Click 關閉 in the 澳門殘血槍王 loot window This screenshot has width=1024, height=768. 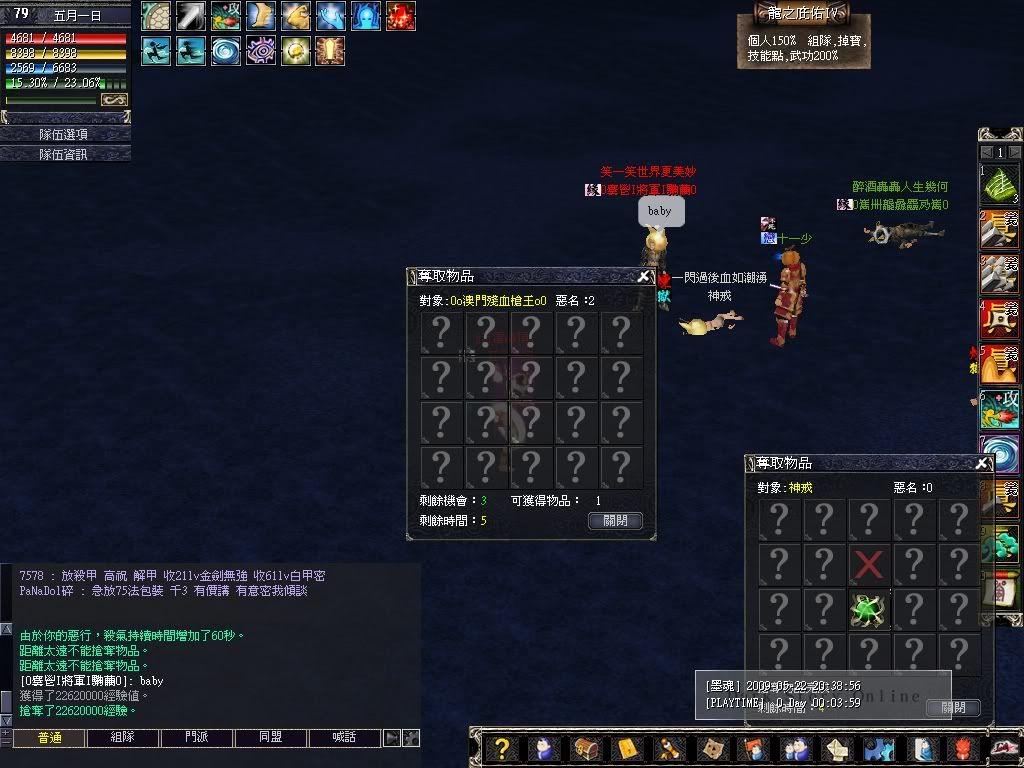pos(615,521)
